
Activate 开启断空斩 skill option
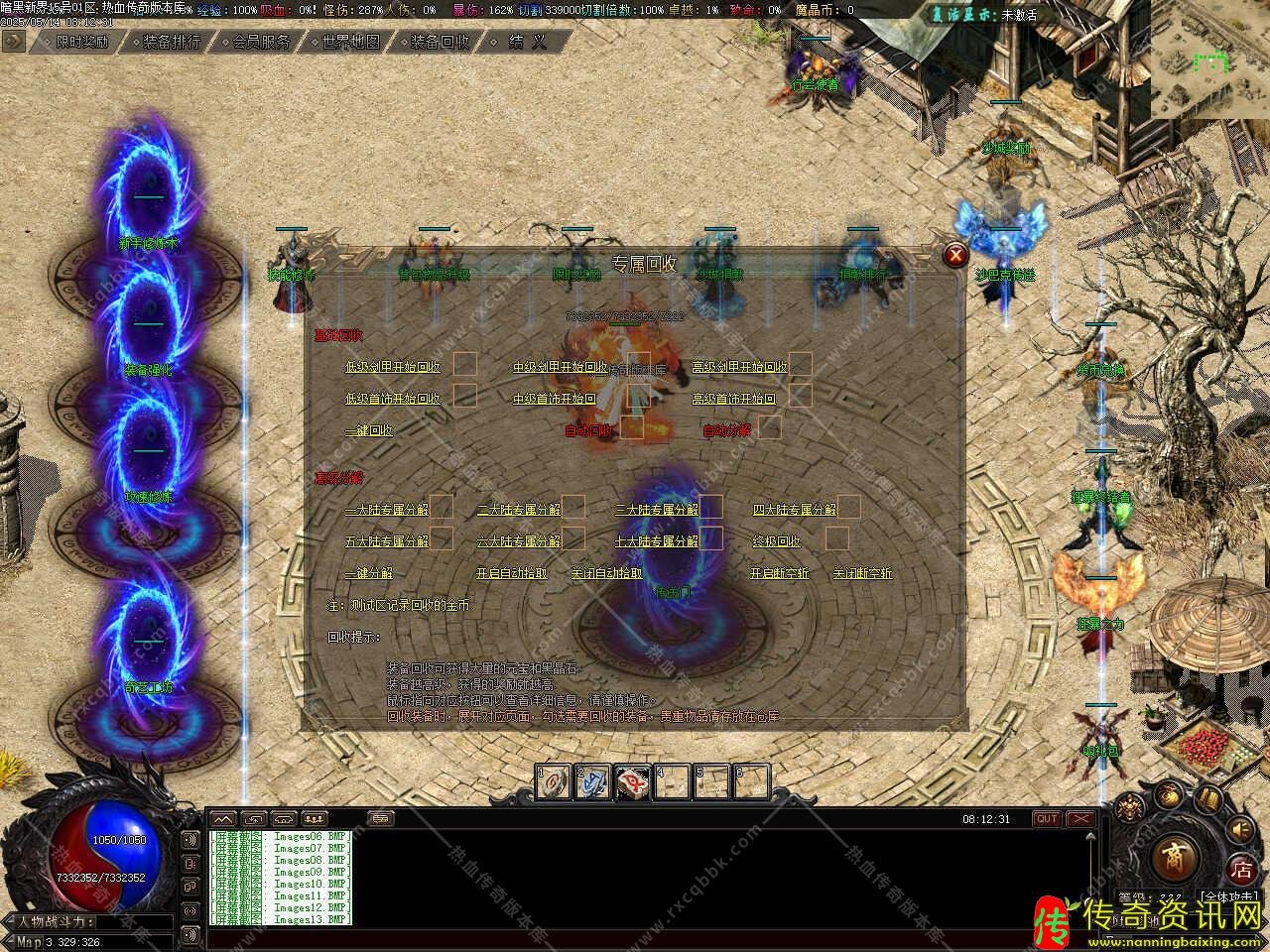(779, 573)
